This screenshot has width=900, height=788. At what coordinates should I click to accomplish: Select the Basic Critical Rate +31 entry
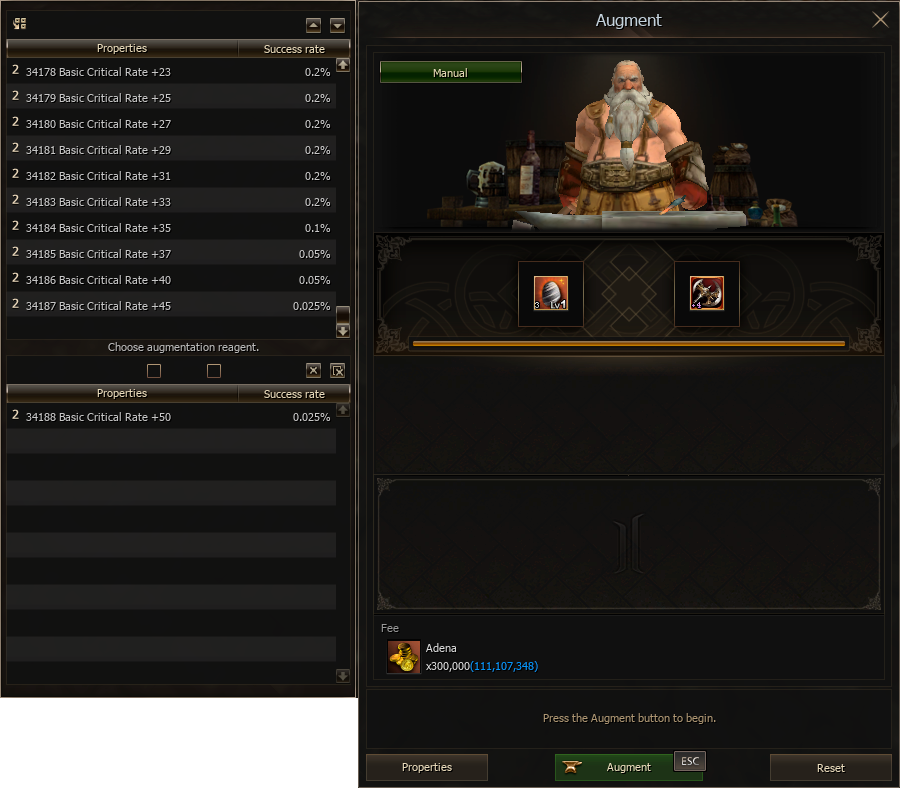(x=170, y=176)
